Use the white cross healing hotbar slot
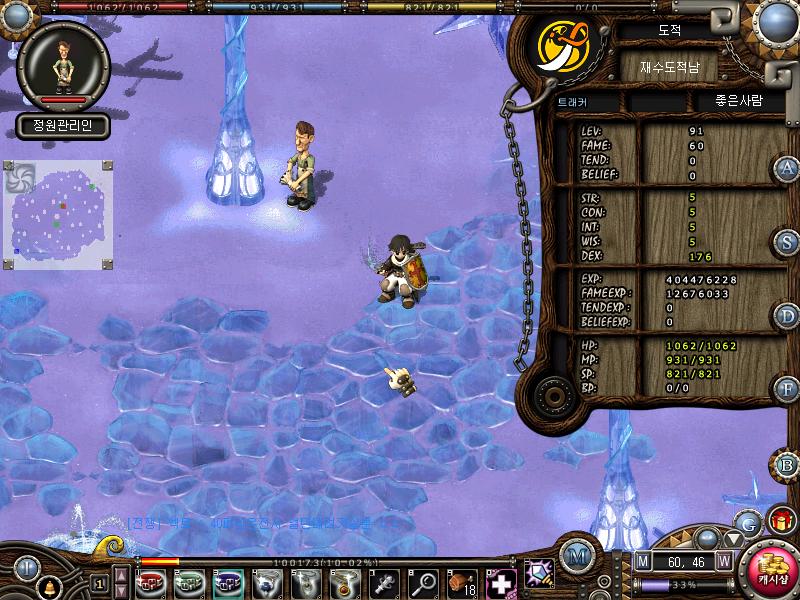Screen dimensions: 800x600 coord(500,580)
